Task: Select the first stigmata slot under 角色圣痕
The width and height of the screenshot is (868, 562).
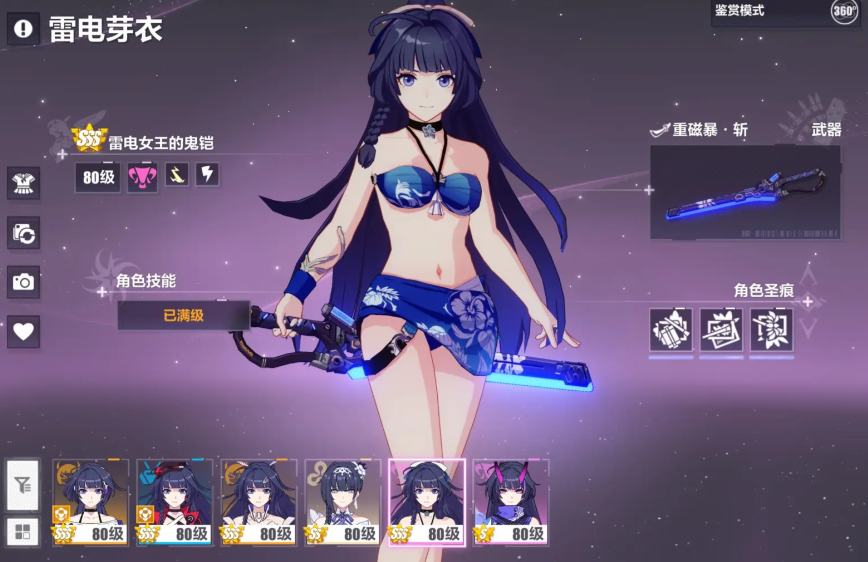Action: pos(671,330)
